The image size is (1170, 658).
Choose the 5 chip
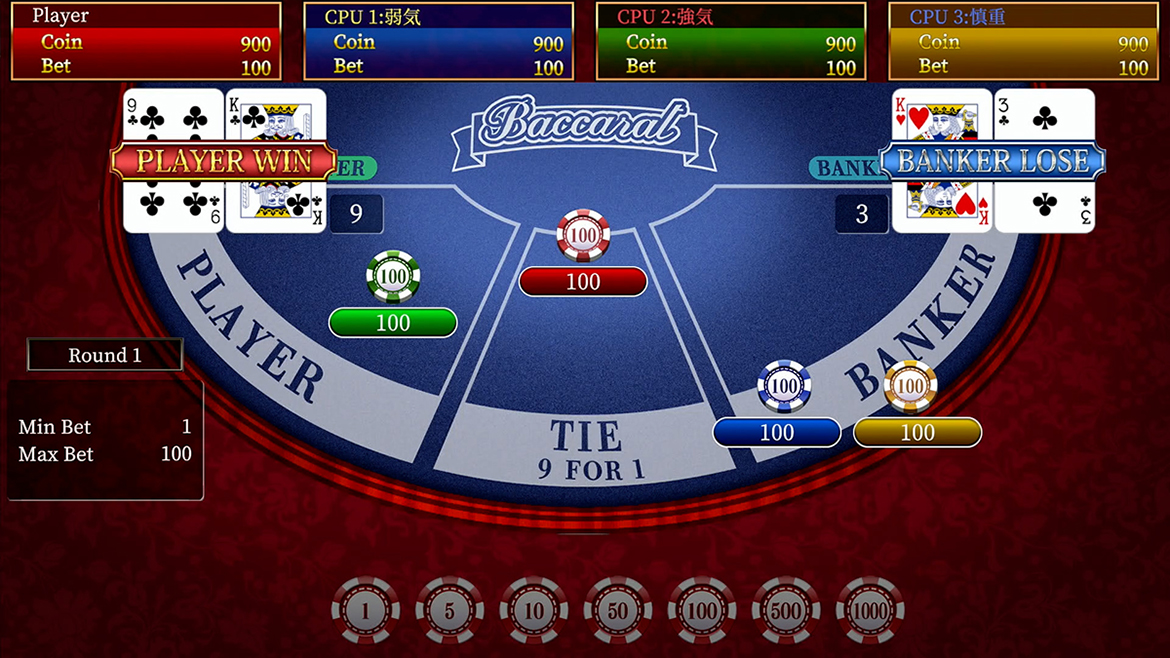click(449, 610)
